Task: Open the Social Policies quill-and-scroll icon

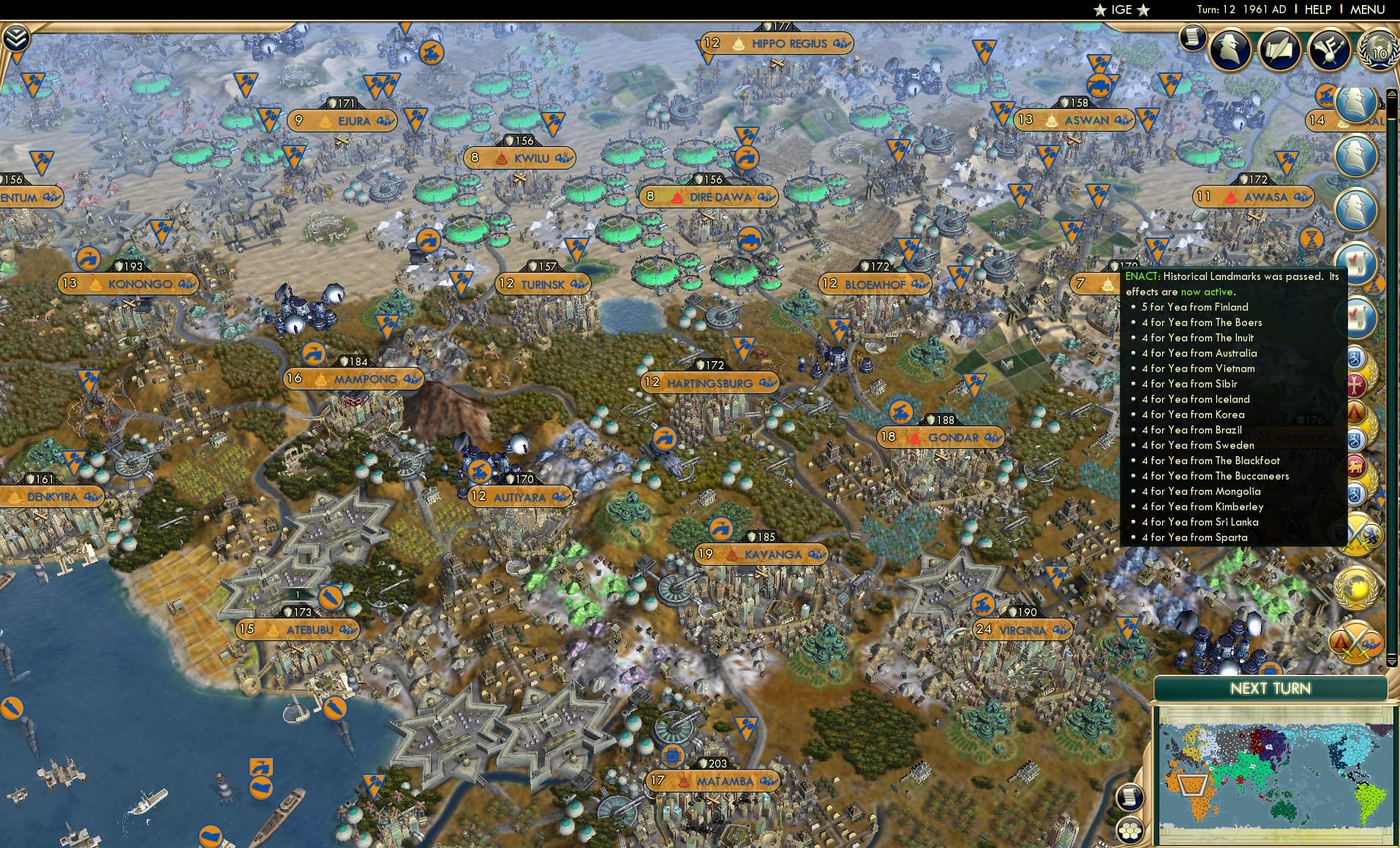Action: pos(1279,50)
